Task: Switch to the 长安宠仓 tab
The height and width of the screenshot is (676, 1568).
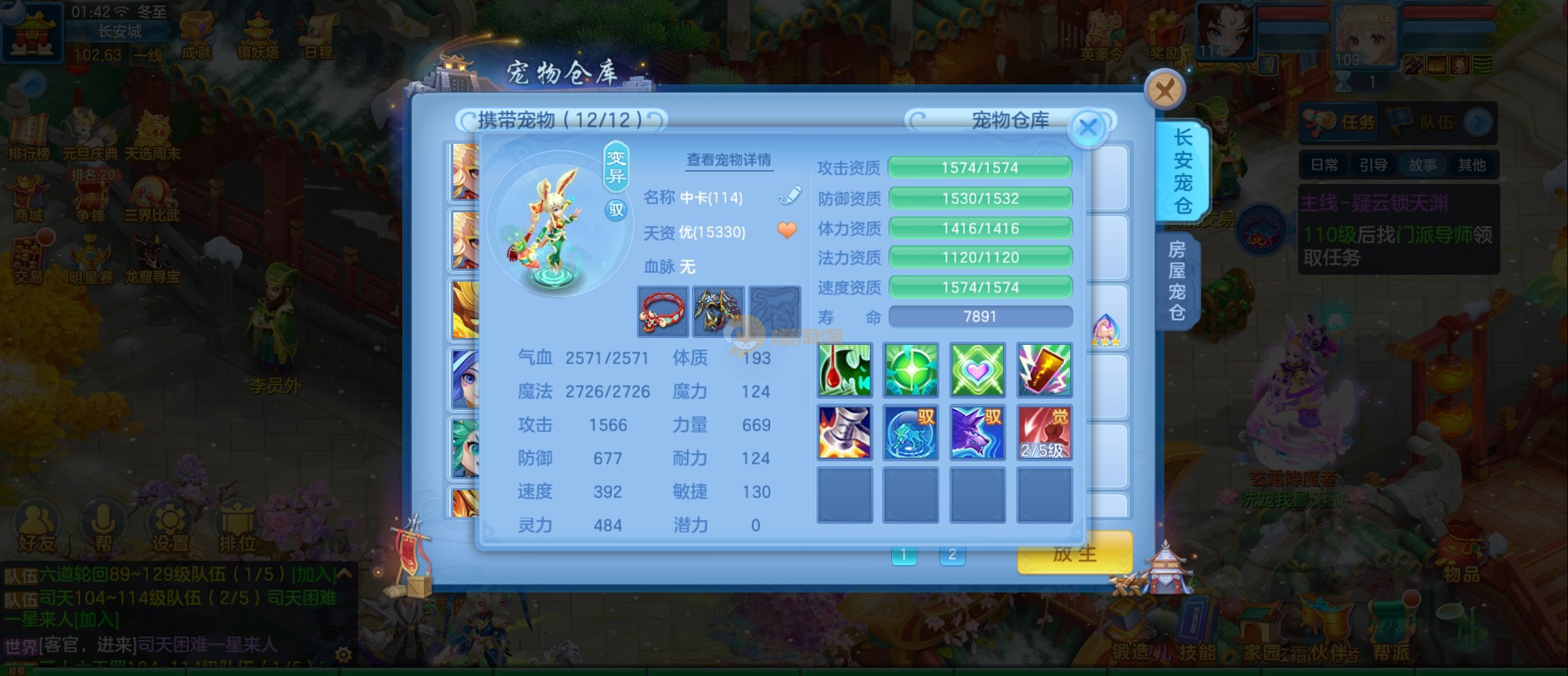Action: [1182, 171]
